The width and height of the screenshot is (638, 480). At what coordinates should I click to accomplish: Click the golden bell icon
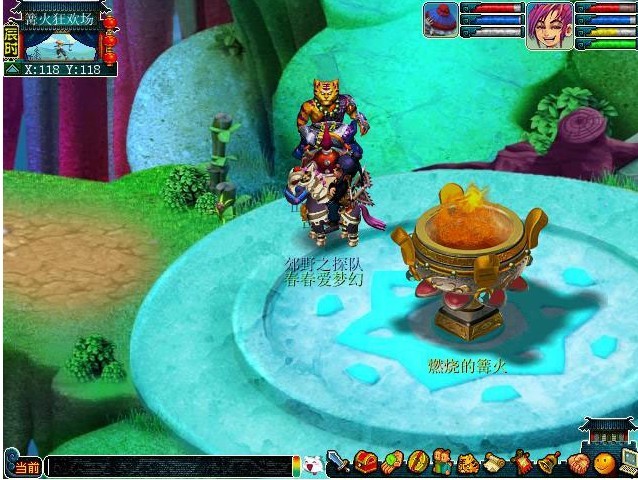[548, 463]
